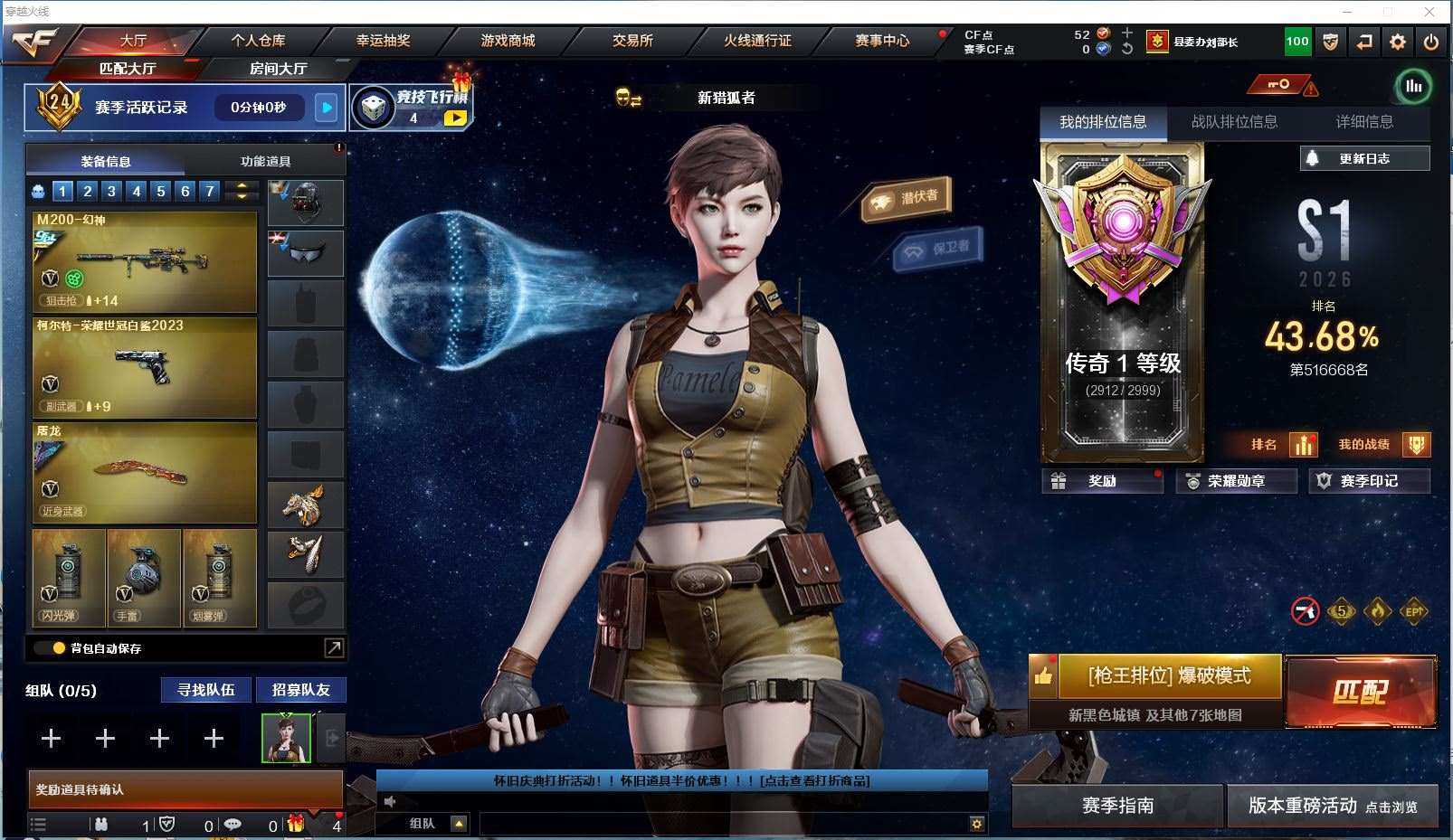Close the game window
The height and width of the screenshot is (840, 1453).
(1429, 12)
